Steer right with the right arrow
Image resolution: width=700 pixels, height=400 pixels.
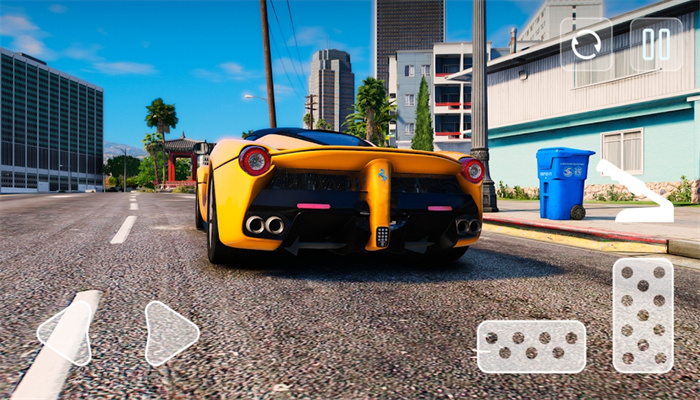[170, 333]
